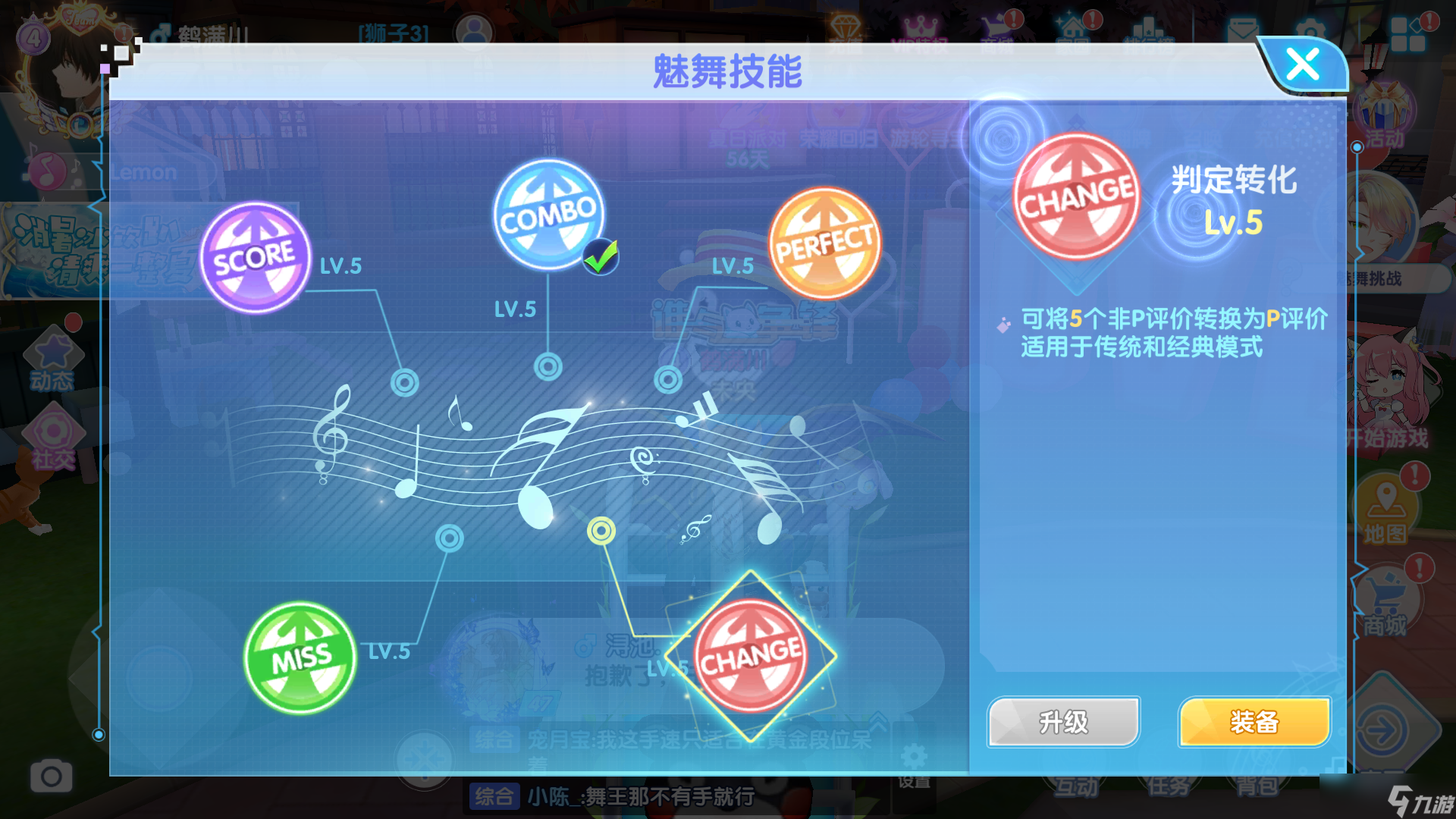Select the green MISS skill icon
This screenshot has height=819, width=1456.
tap(300, 658)
